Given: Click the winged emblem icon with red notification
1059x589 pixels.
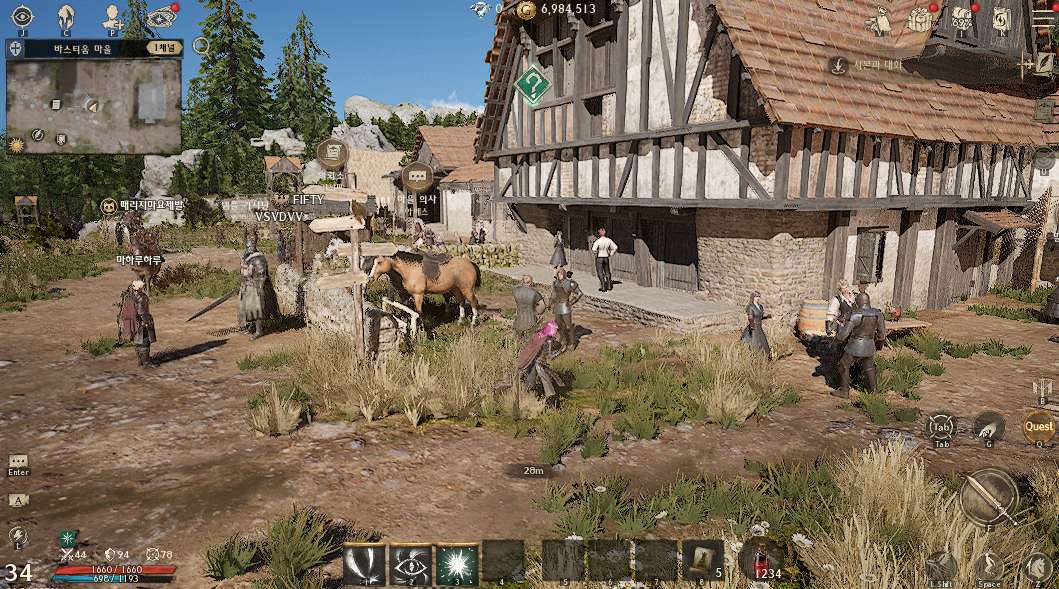Looking at the screenshot, I should pos(159,15).
